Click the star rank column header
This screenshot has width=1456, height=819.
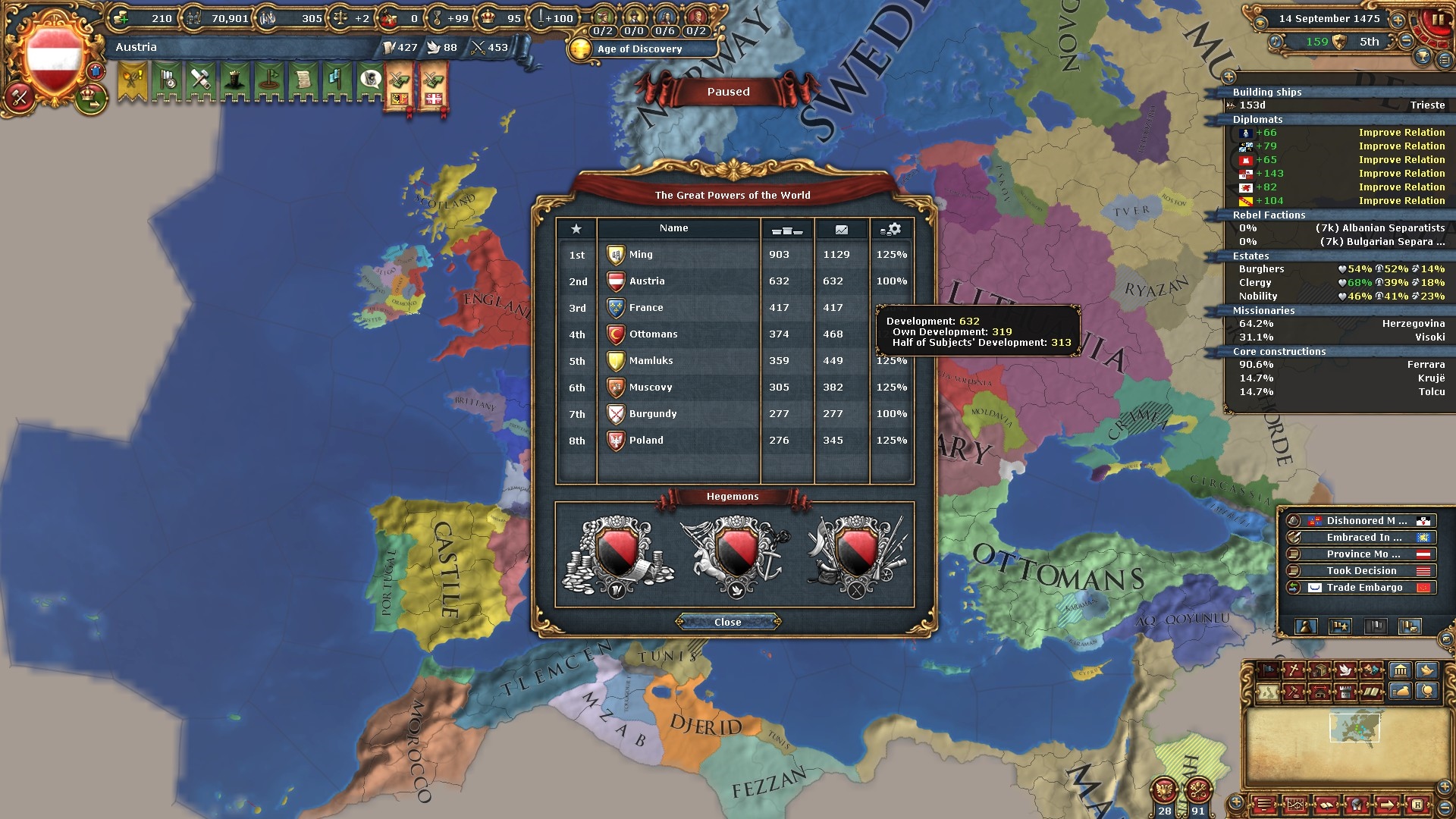click(576, 229)
